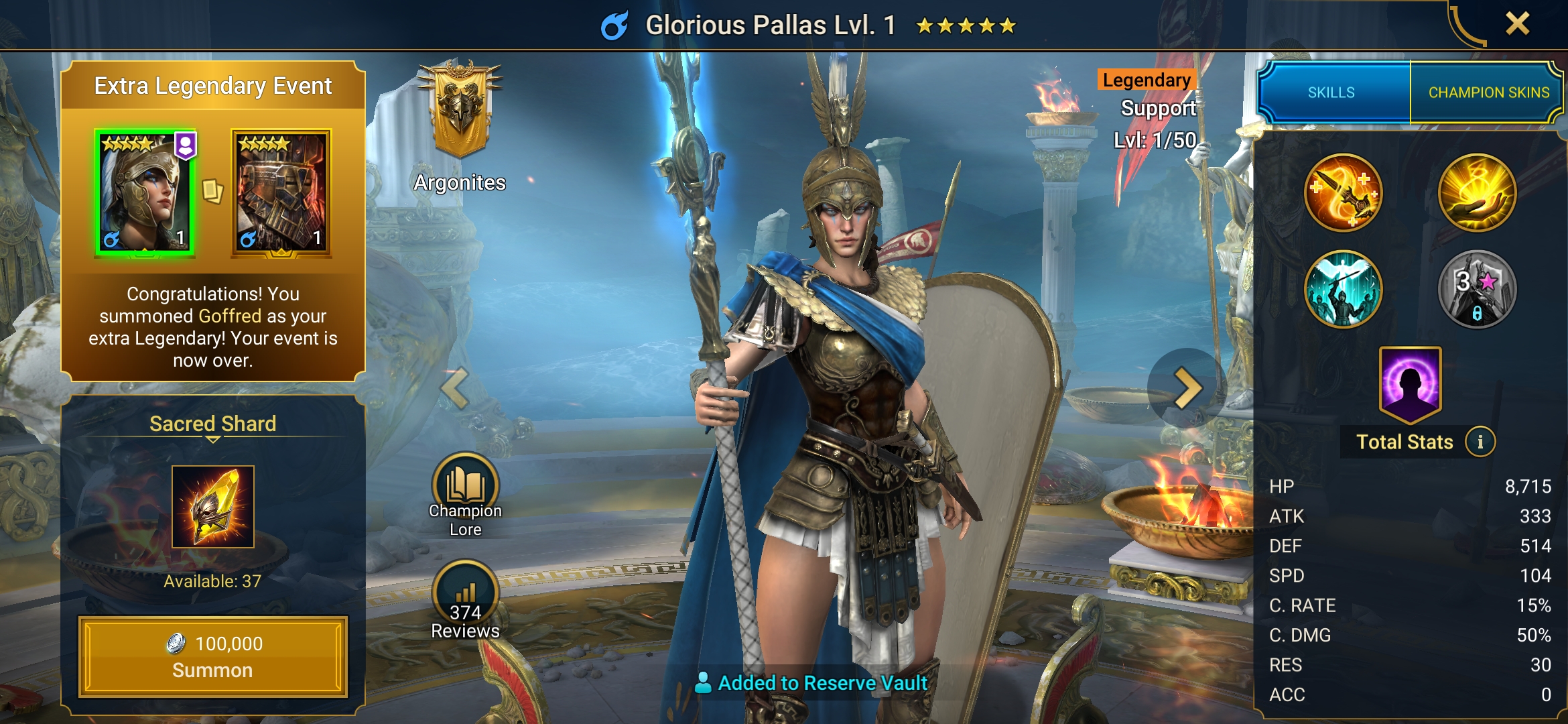Select the Goffred champion portrait
1568x724 pixels.
(281, 193)
